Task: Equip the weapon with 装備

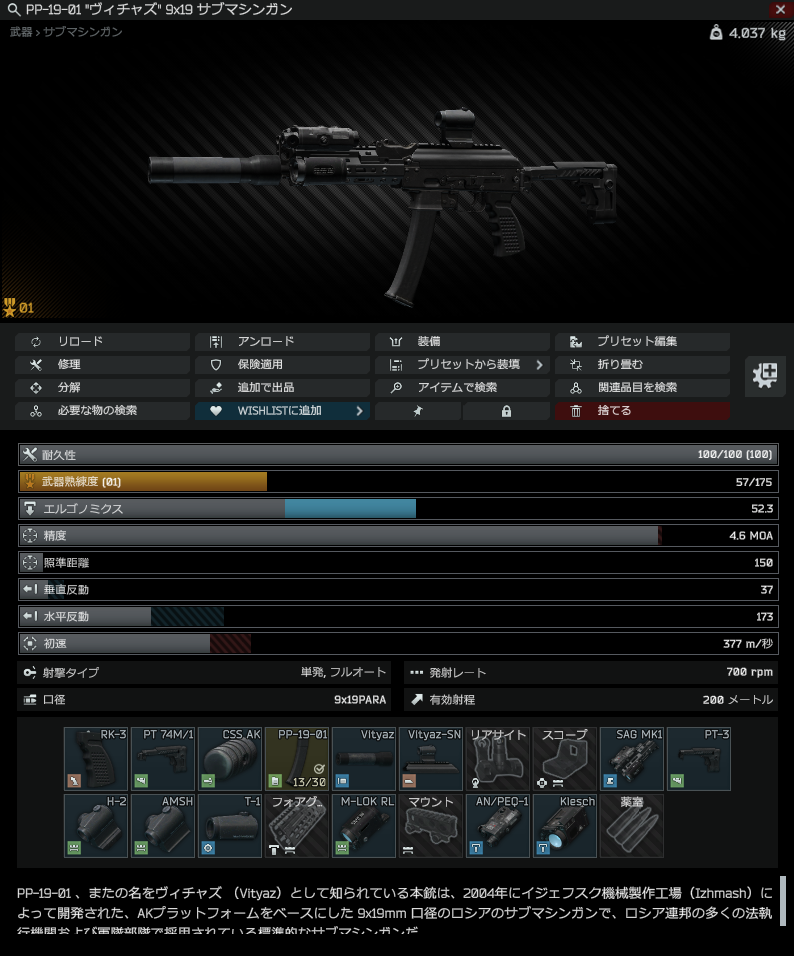Action: [x=462, y=341]
